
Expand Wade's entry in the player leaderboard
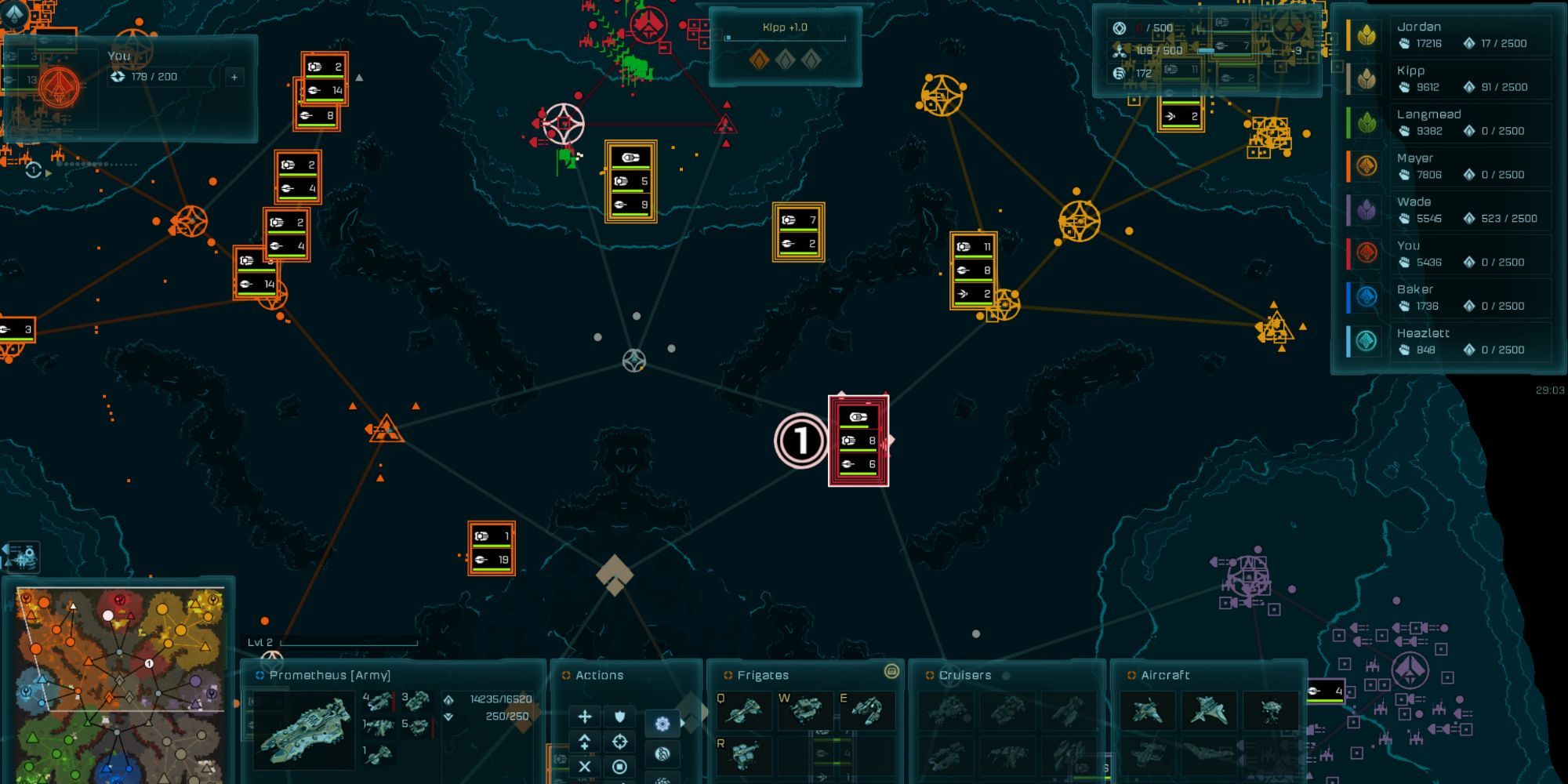(1470, 210)
